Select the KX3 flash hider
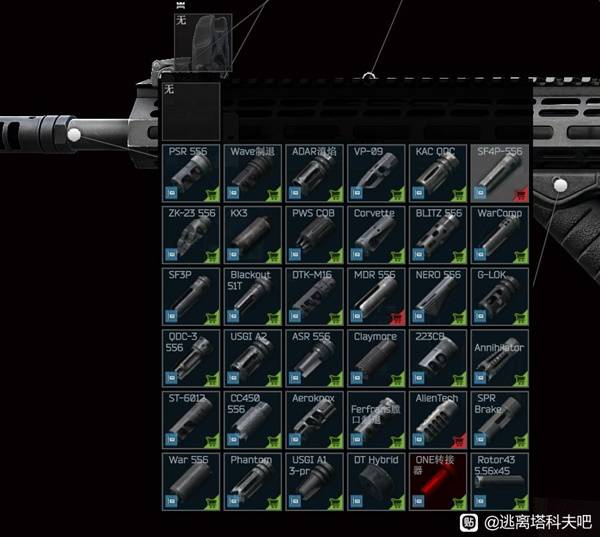The height and width of the screenshot is (537, 600). pyautogui.click(x=252, y=234)
